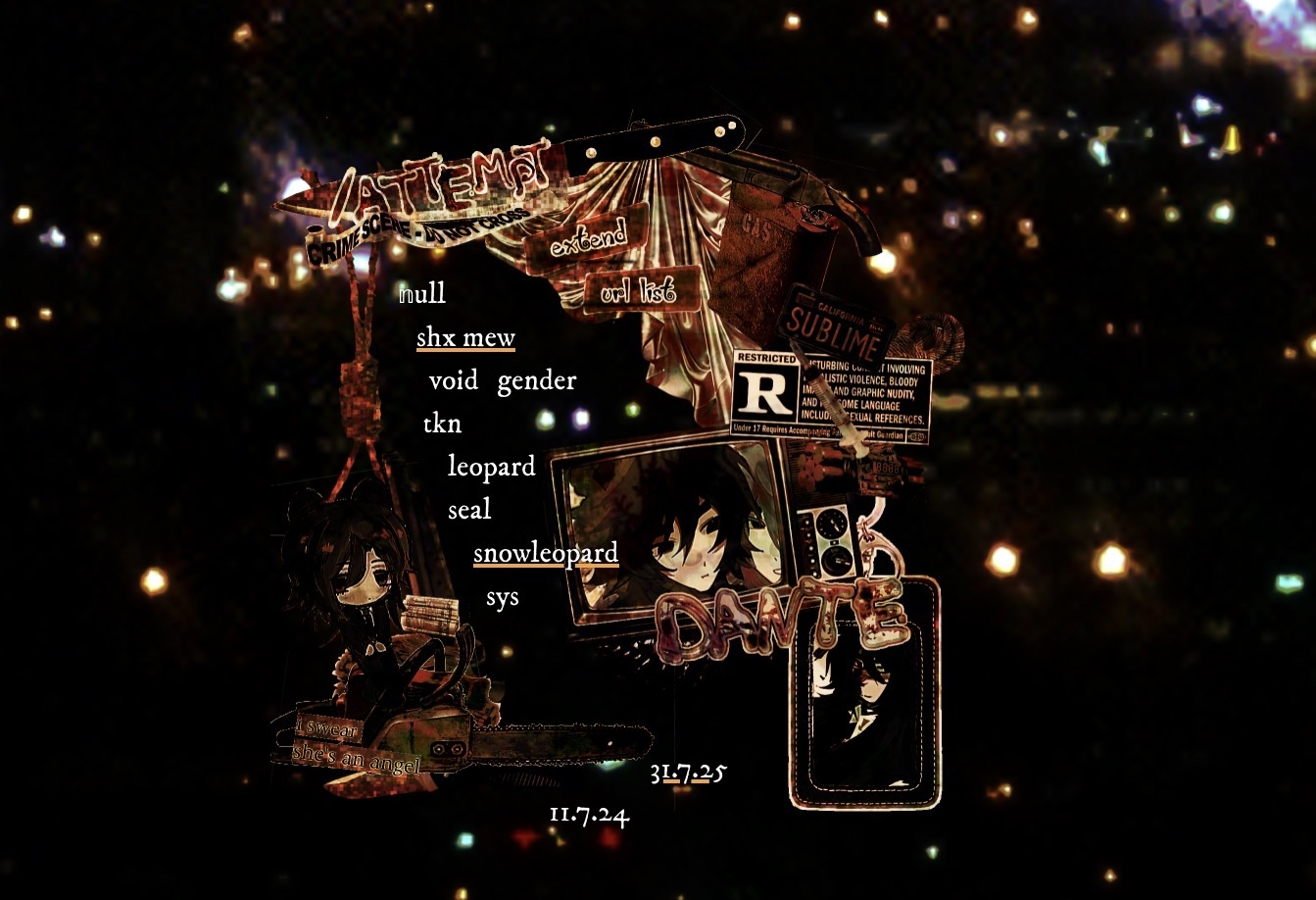The image size is (1316, 900).
Task: Click the underlined "31.7.25" date link
Action: [x=688, y=774]
